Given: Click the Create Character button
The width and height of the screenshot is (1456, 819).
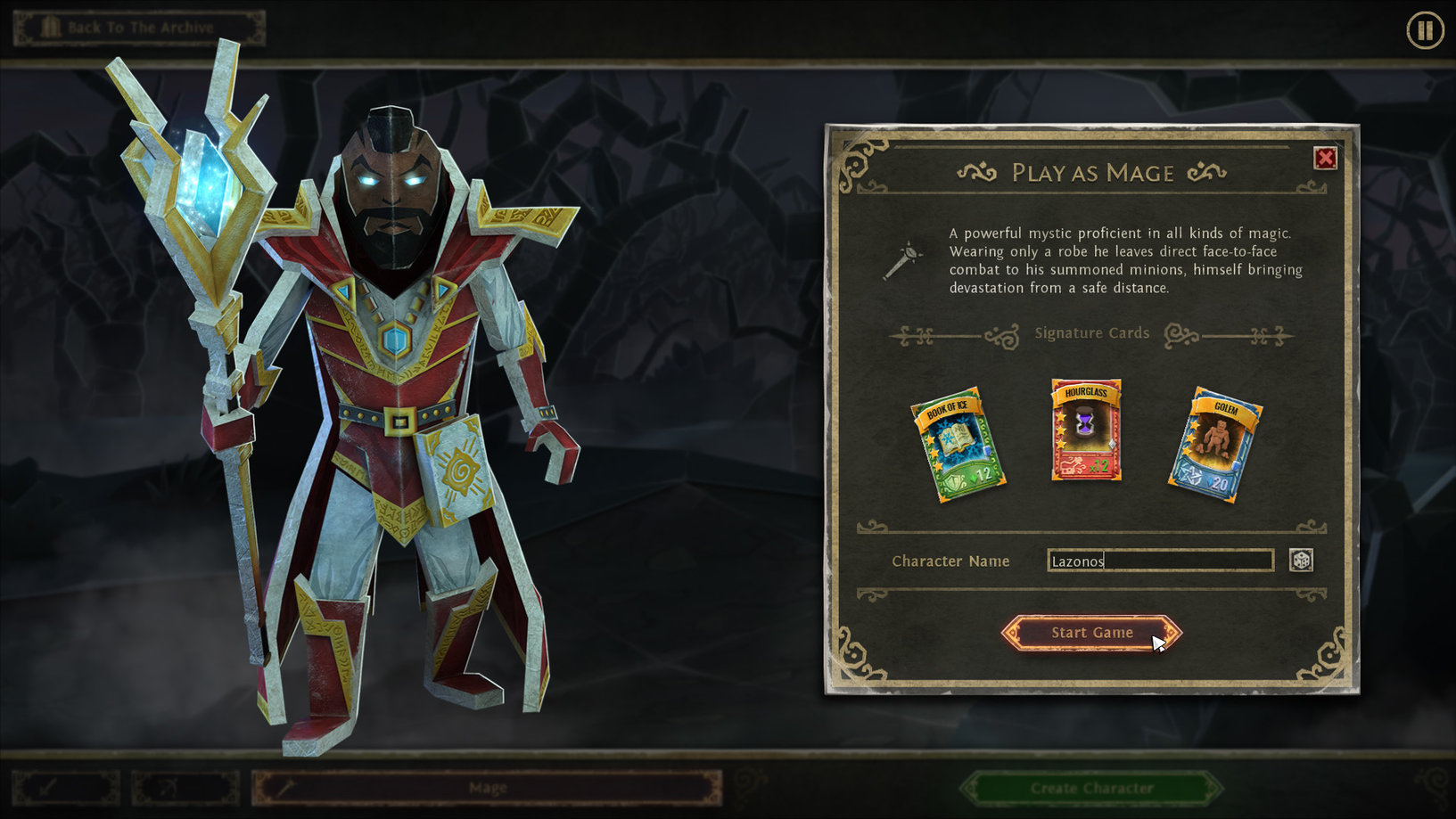Looking at the screenshot, I should (x=1091, y=788).
